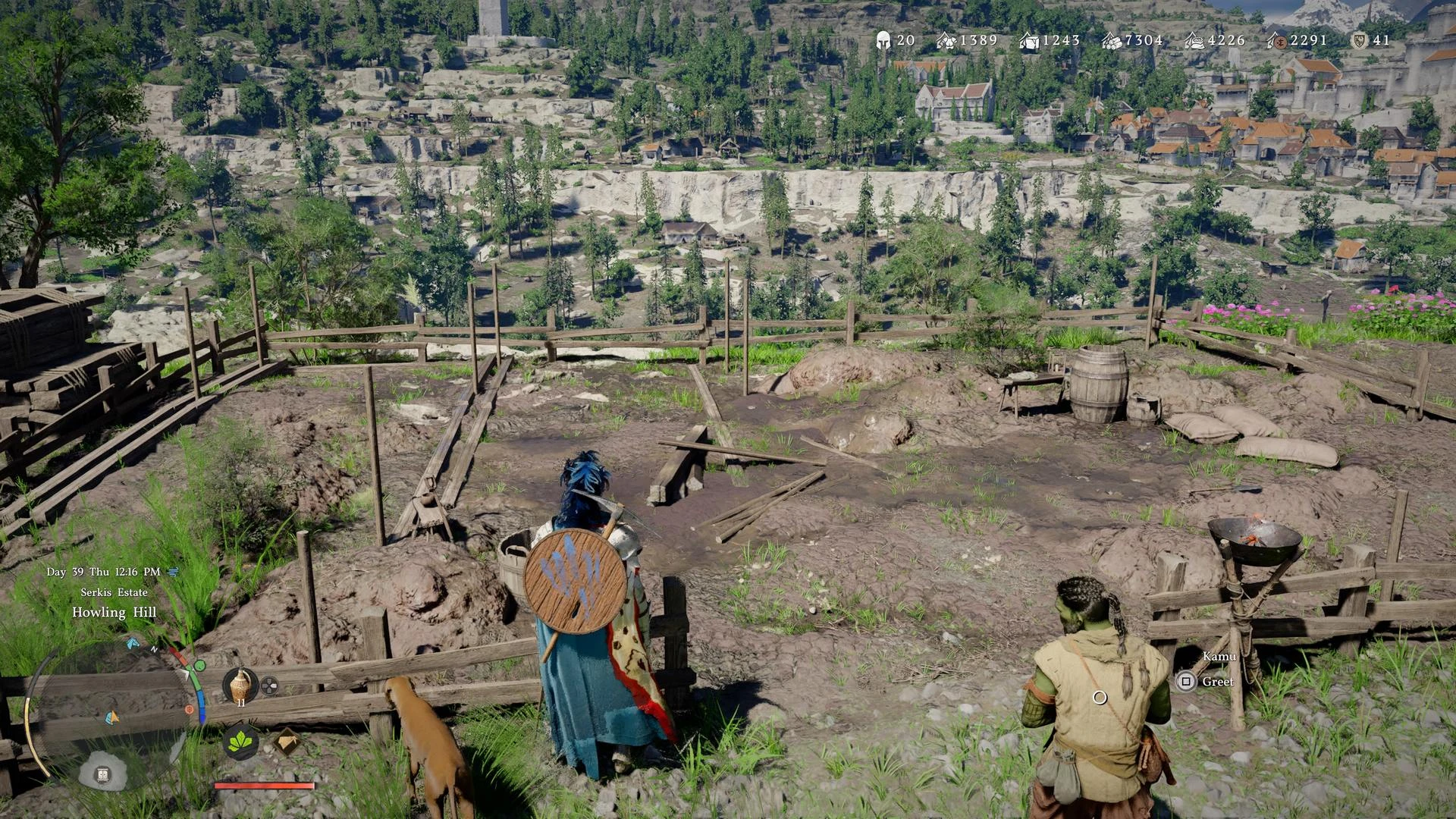The image size is (1456, 819).
Task: Select the green circle marker on minimap ring
Action: point(199,666)
